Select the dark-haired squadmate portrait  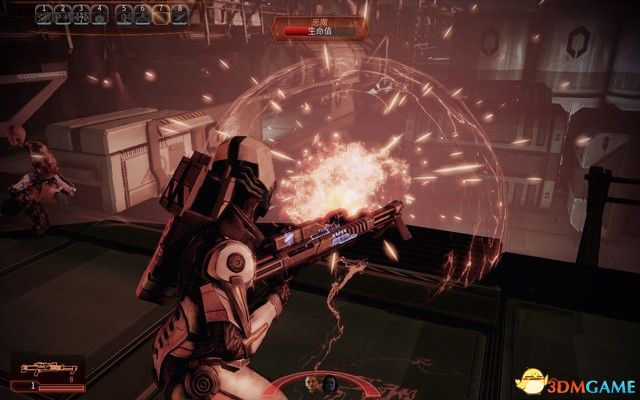click(x=330, y=381)
